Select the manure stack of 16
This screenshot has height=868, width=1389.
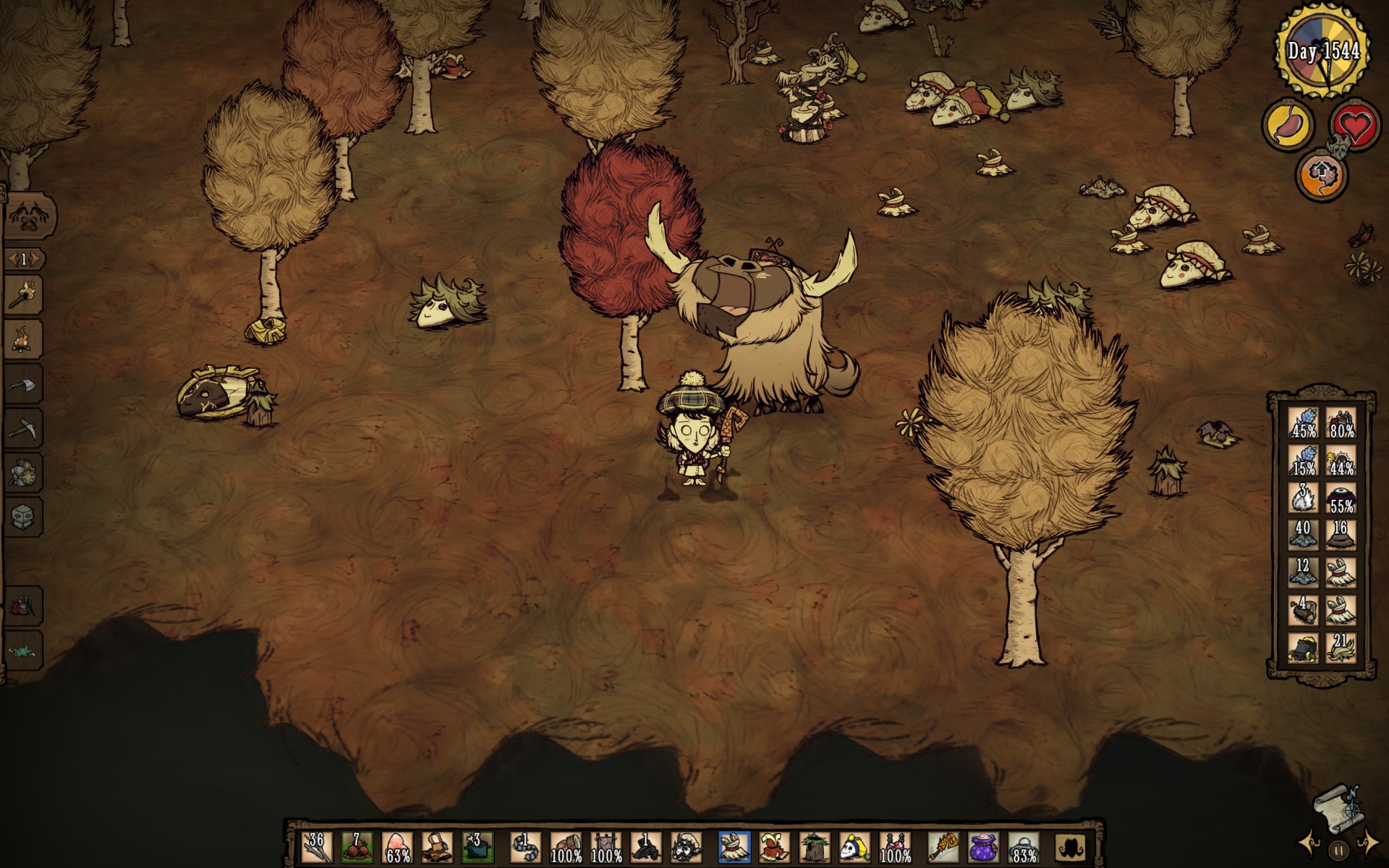click(x=1341, y=534)
